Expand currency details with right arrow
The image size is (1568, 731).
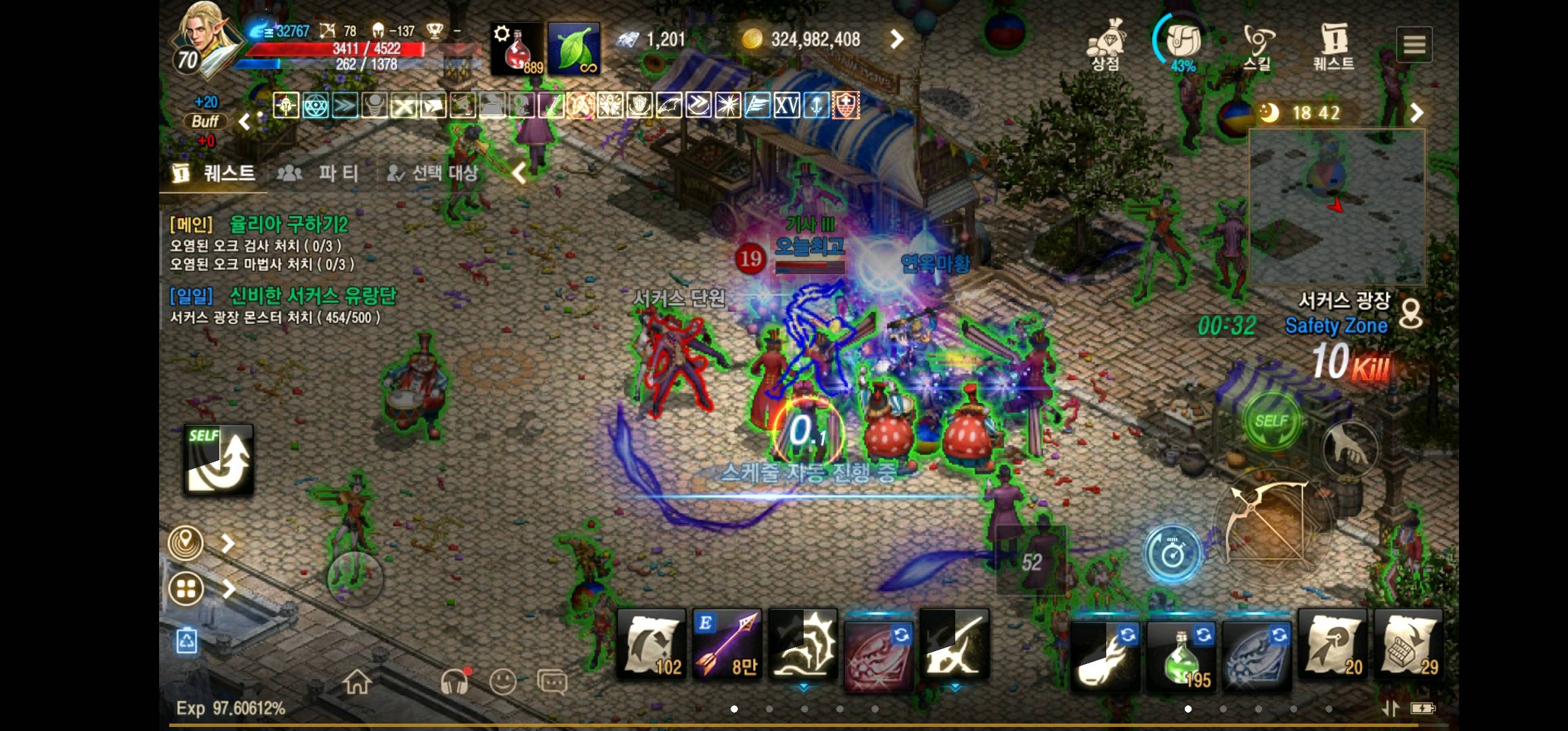(x=897, y=39)
